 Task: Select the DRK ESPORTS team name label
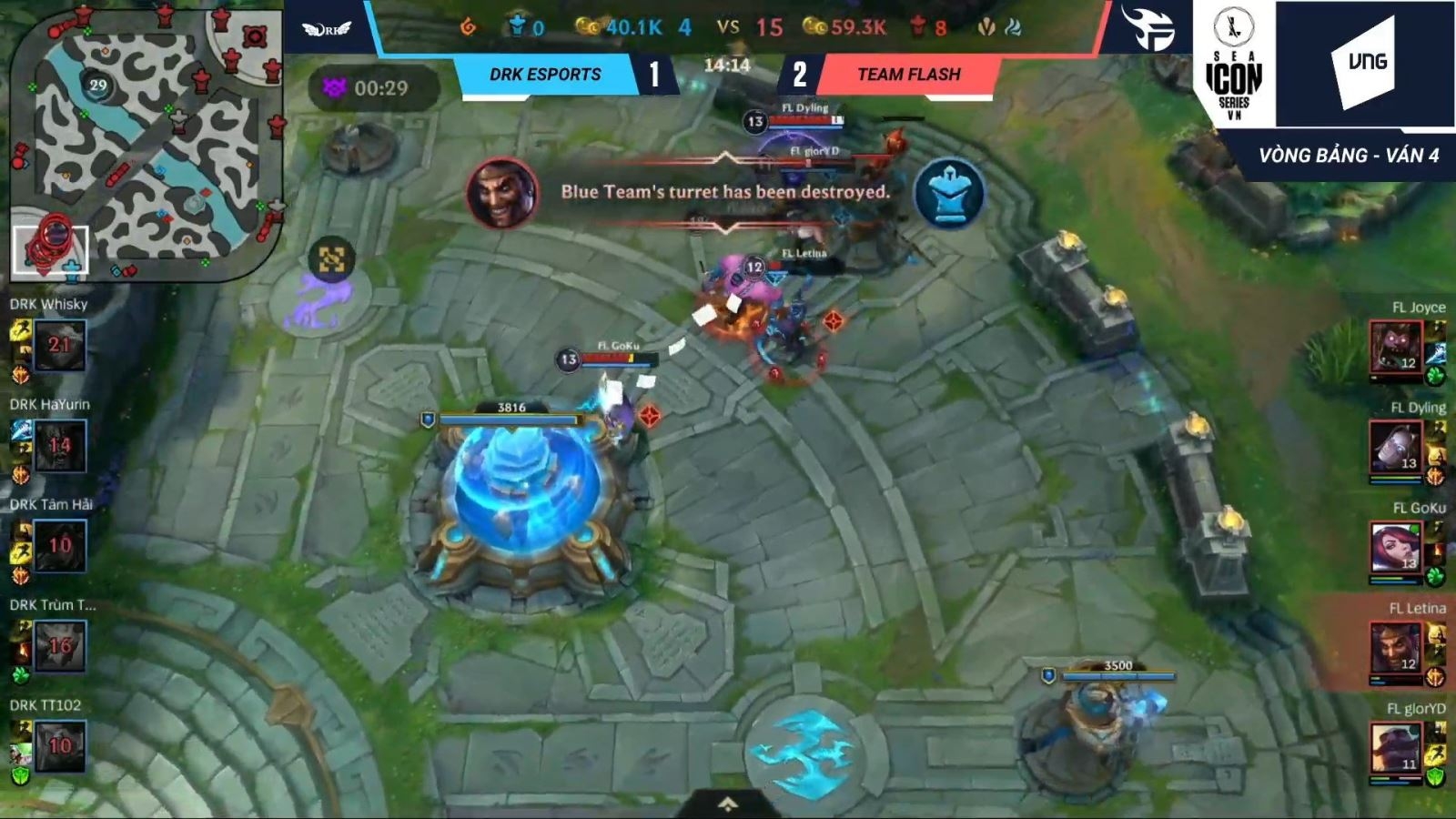[546, 74]
